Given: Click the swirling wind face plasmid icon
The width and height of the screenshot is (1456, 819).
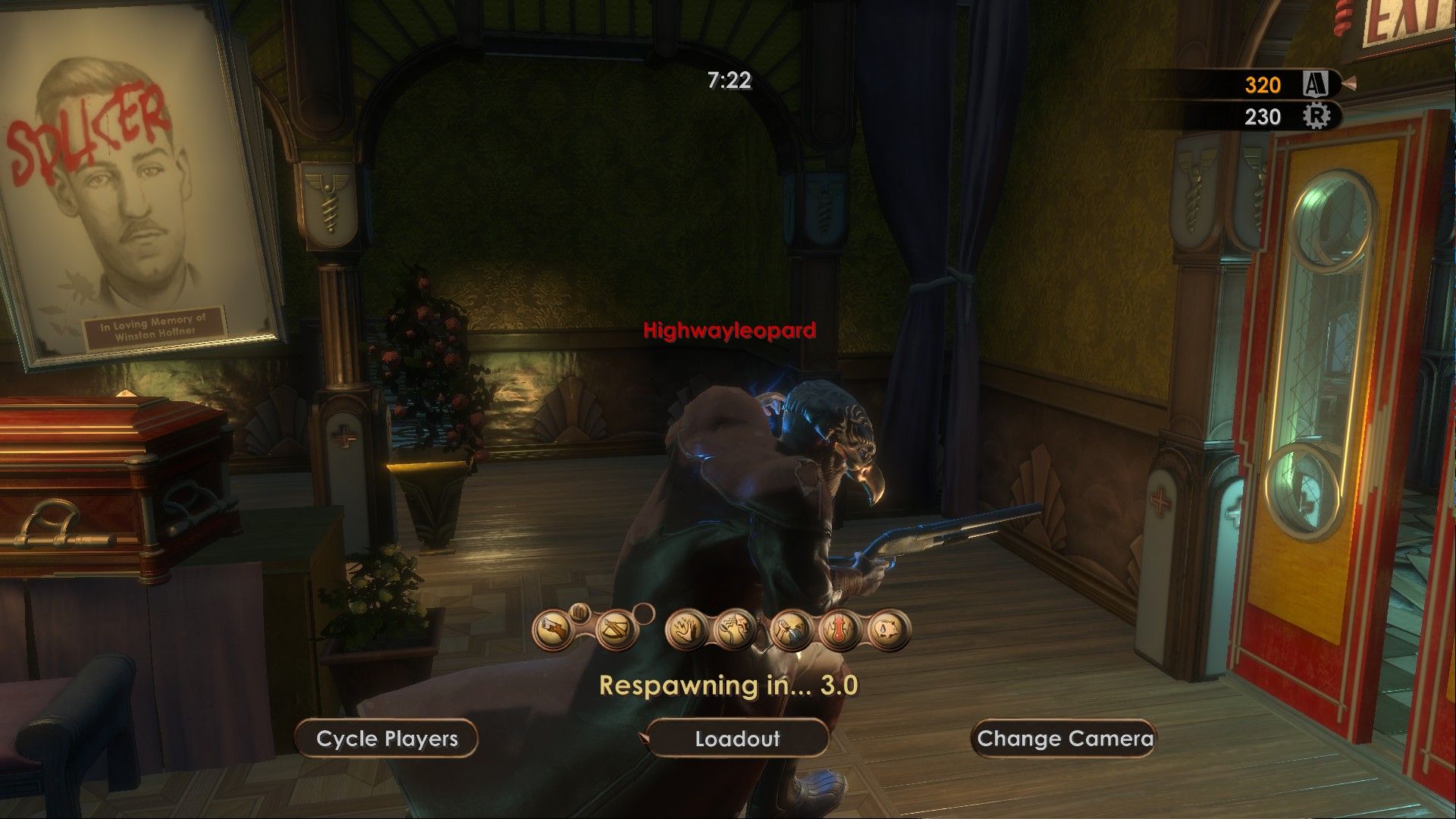Looking at the screenshot, I should tap(733, 630).
